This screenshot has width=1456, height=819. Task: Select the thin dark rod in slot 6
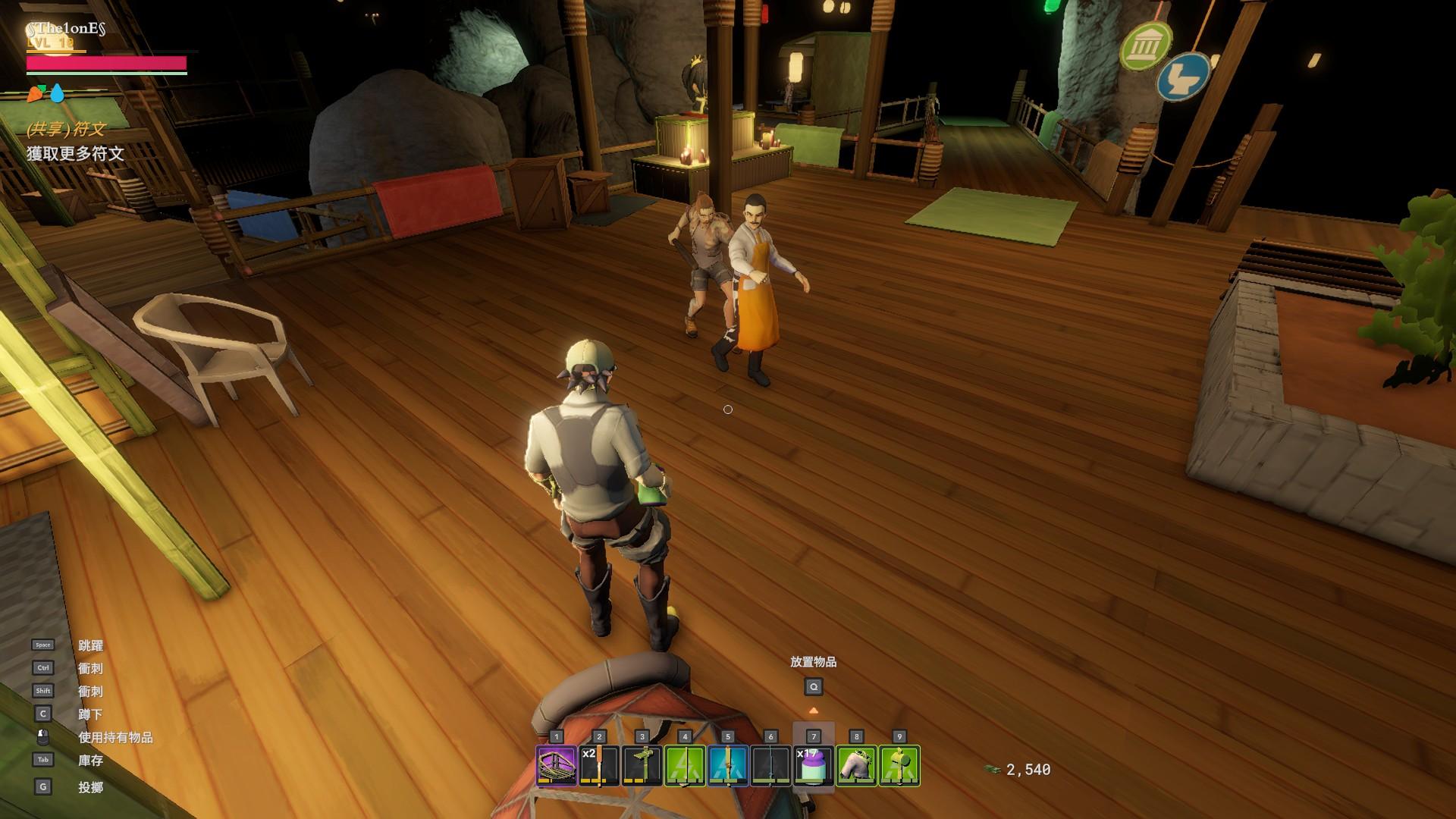(x=770, y=766)
